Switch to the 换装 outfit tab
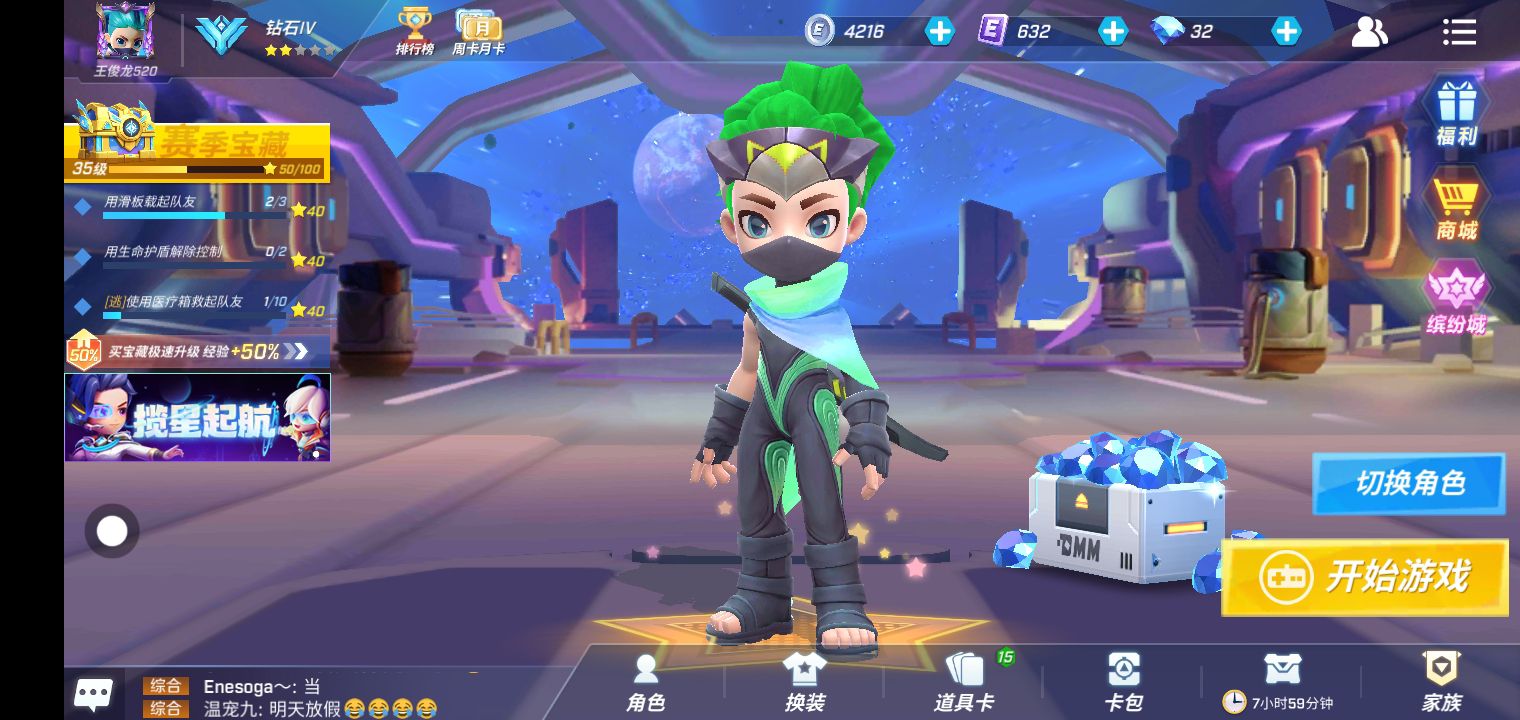Viewport: 1520px width, 720px height. pos(804,683)
